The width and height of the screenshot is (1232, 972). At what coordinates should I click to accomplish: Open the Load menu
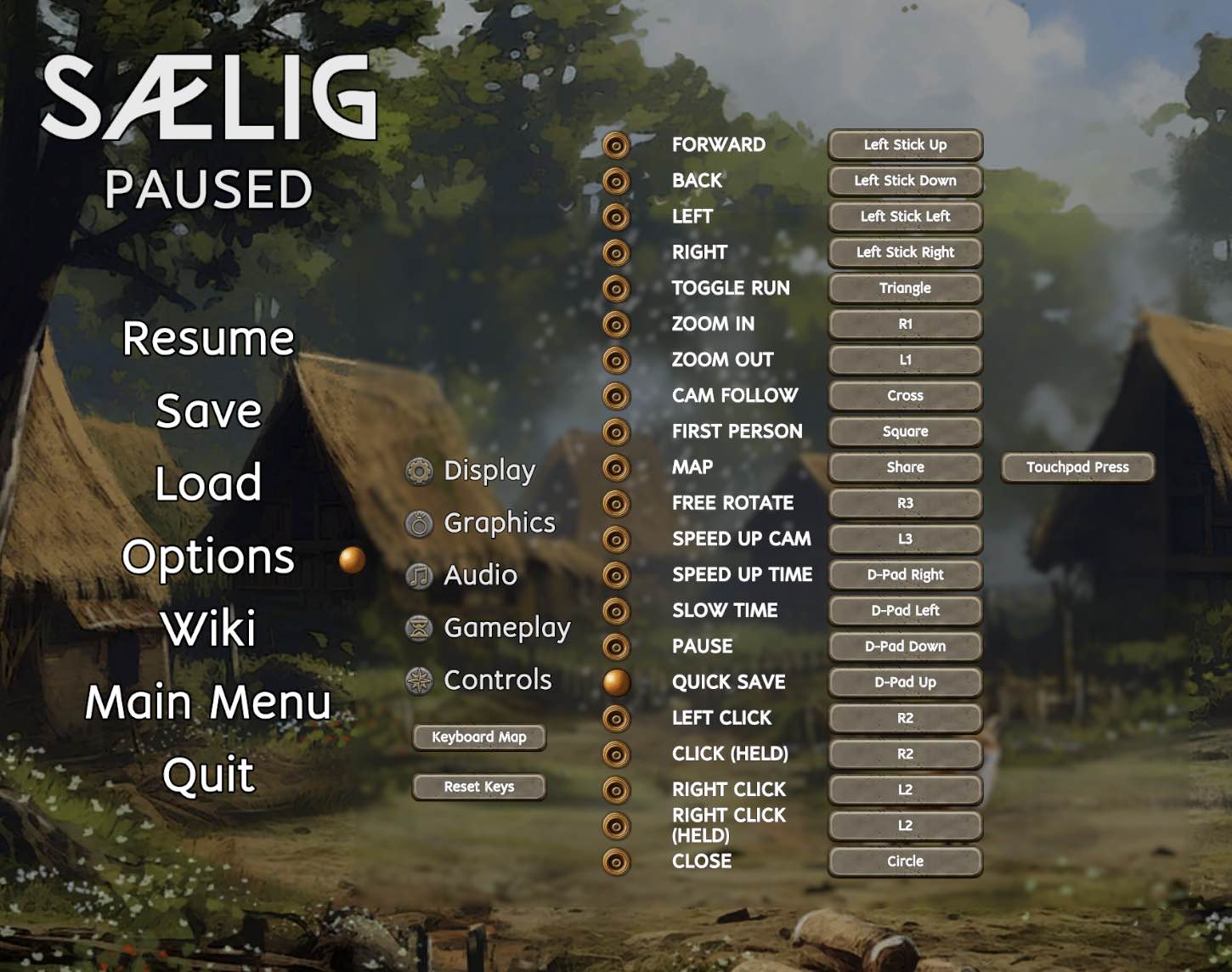coord(208,483)
